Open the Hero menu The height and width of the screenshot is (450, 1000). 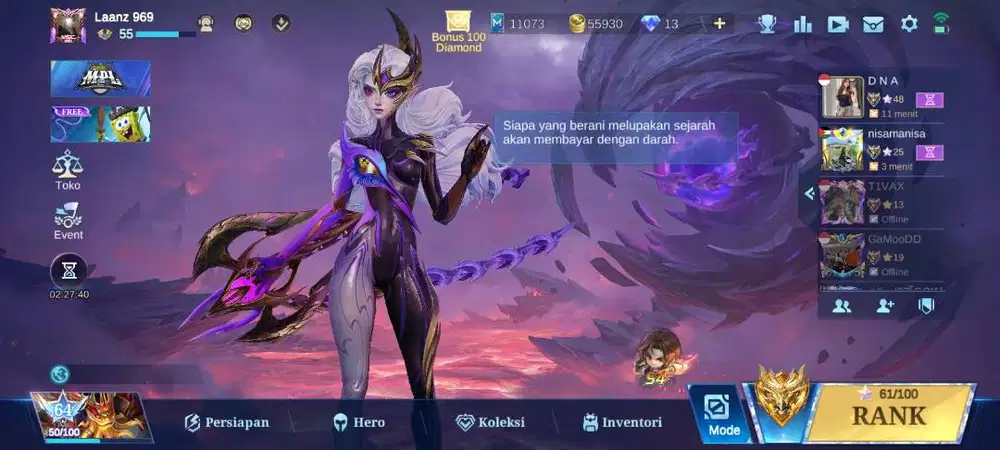358,423
